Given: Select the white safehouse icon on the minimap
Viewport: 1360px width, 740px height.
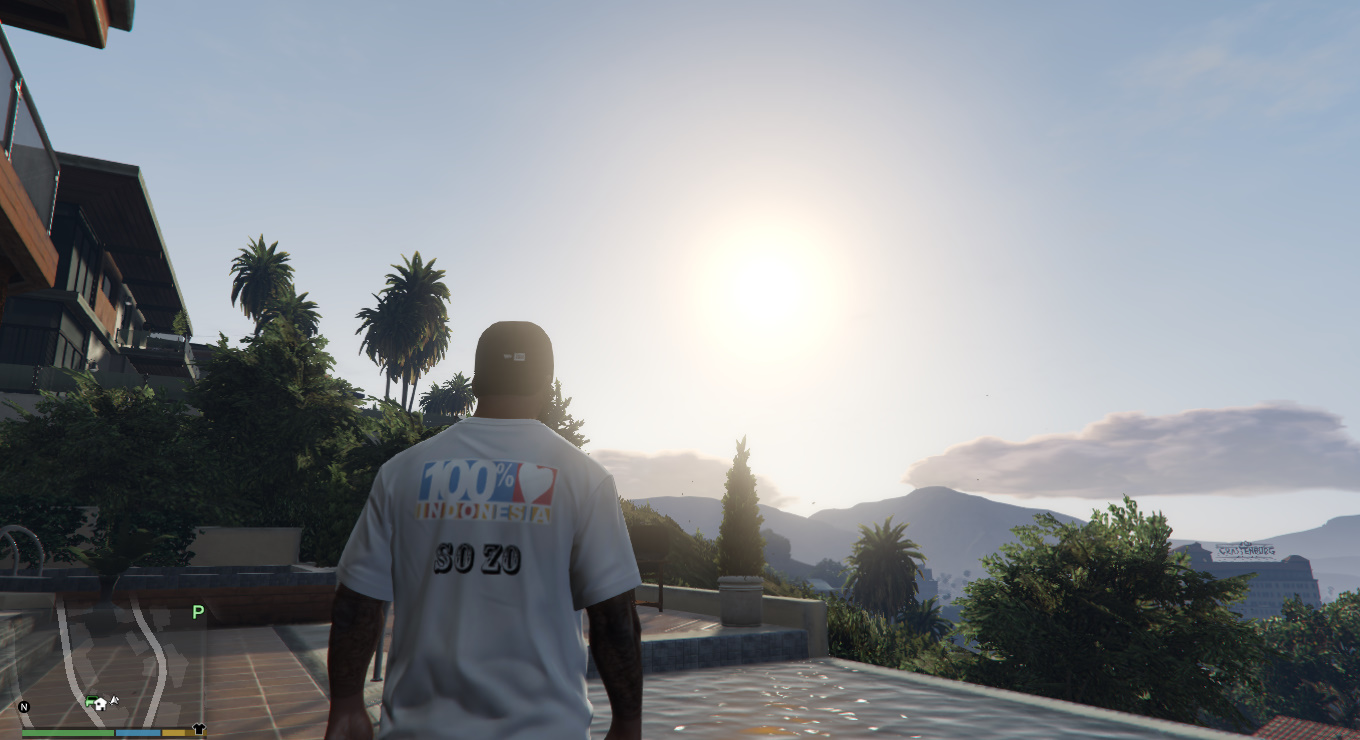Looking at the screenshot, I should click(101, 705).
